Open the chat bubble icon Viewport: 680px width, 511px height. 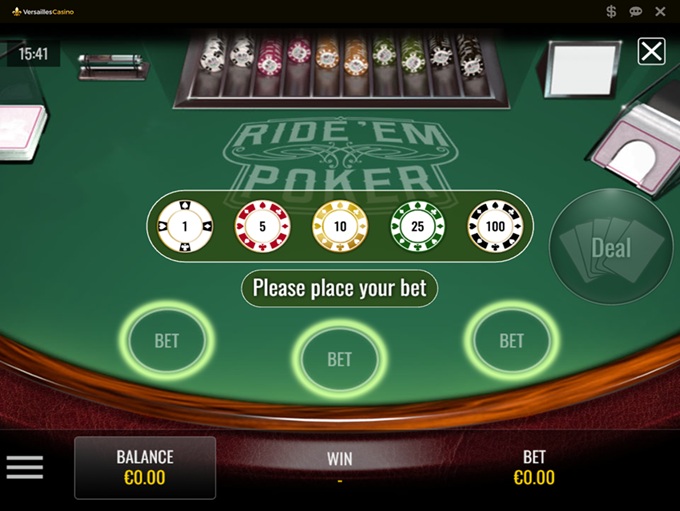point(635,11)
